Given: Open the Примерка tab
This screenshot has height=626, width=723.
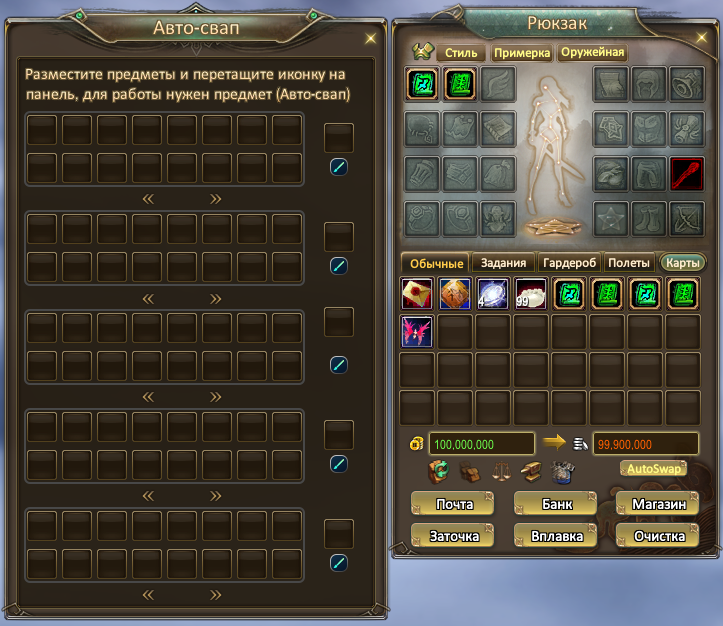Looking at the screenshot, I should click(521, 52).
